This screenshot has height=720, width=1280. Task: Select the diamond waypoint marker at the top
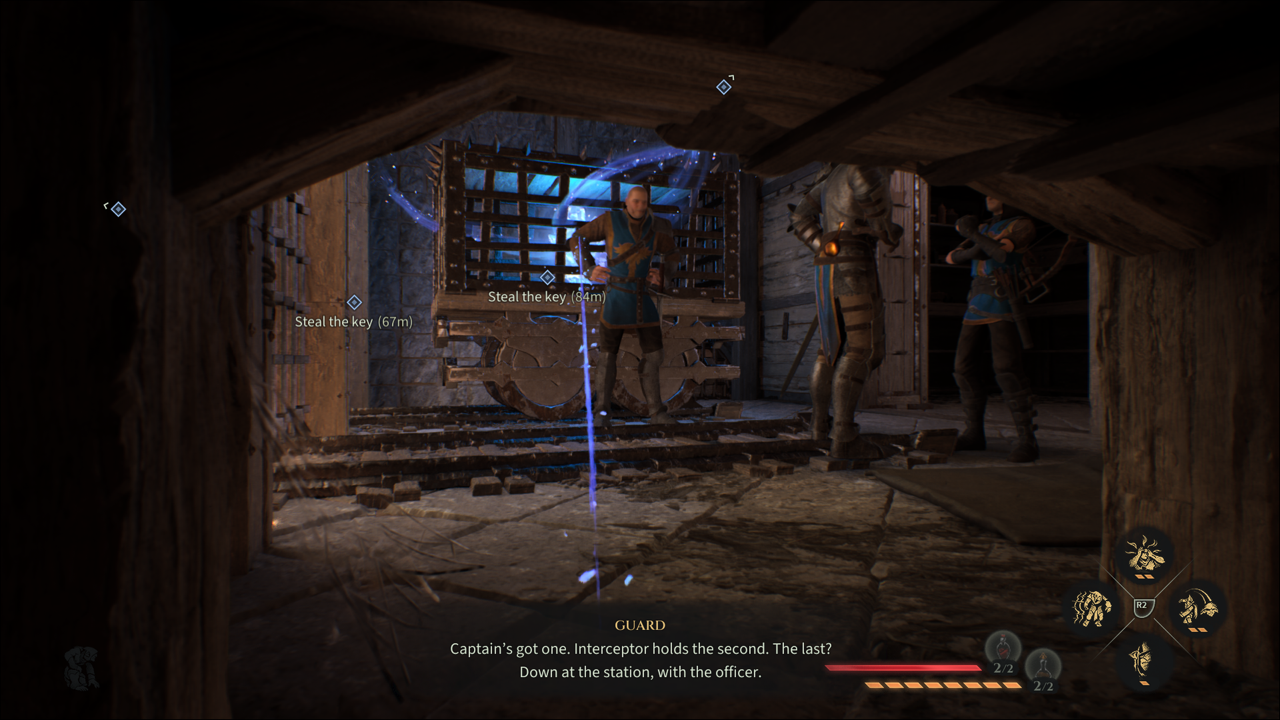tap(724, 87)
